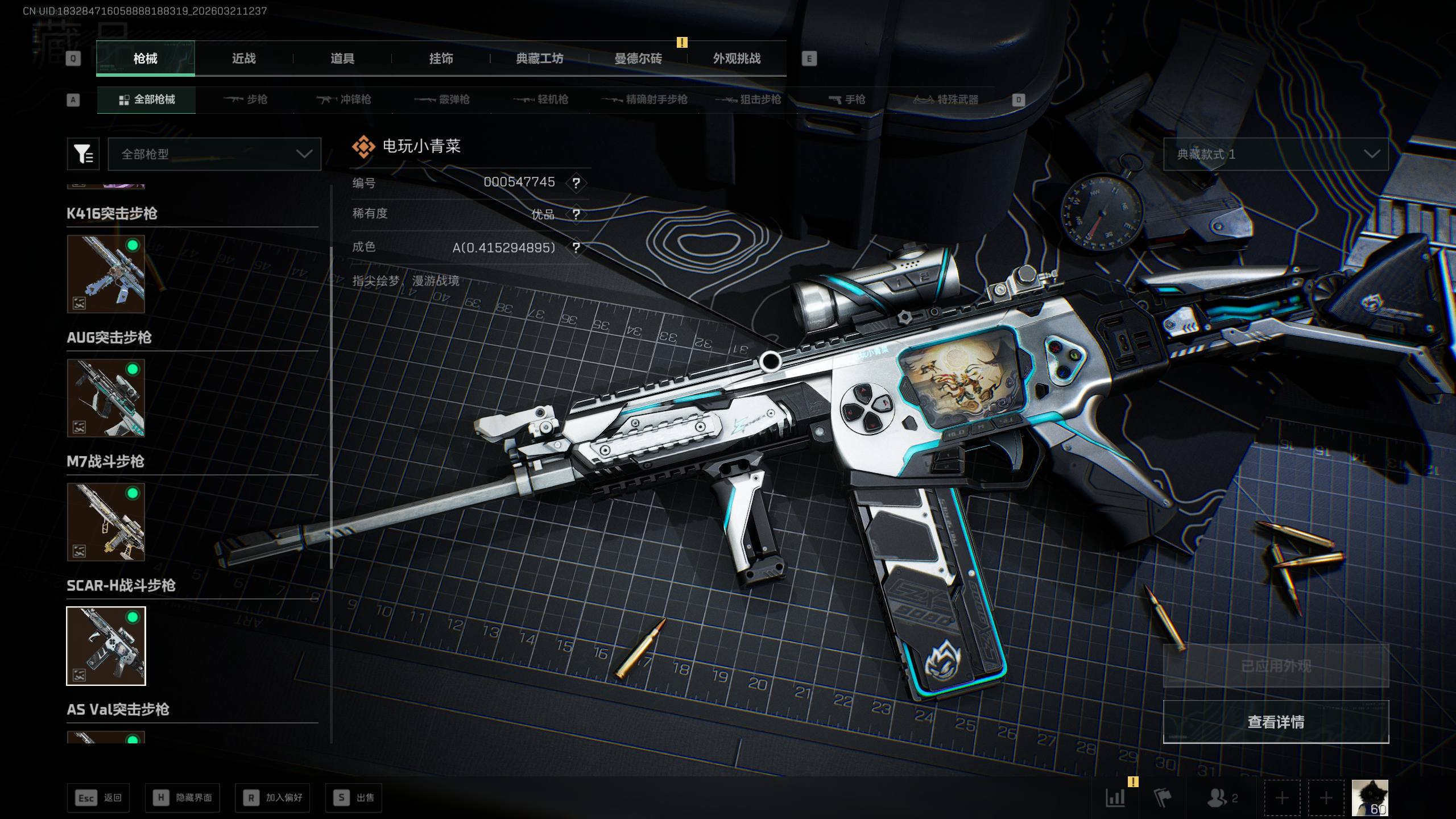Click the 出售 sell button
Viewport: 1456px width, 819px height.
point(354,798)
